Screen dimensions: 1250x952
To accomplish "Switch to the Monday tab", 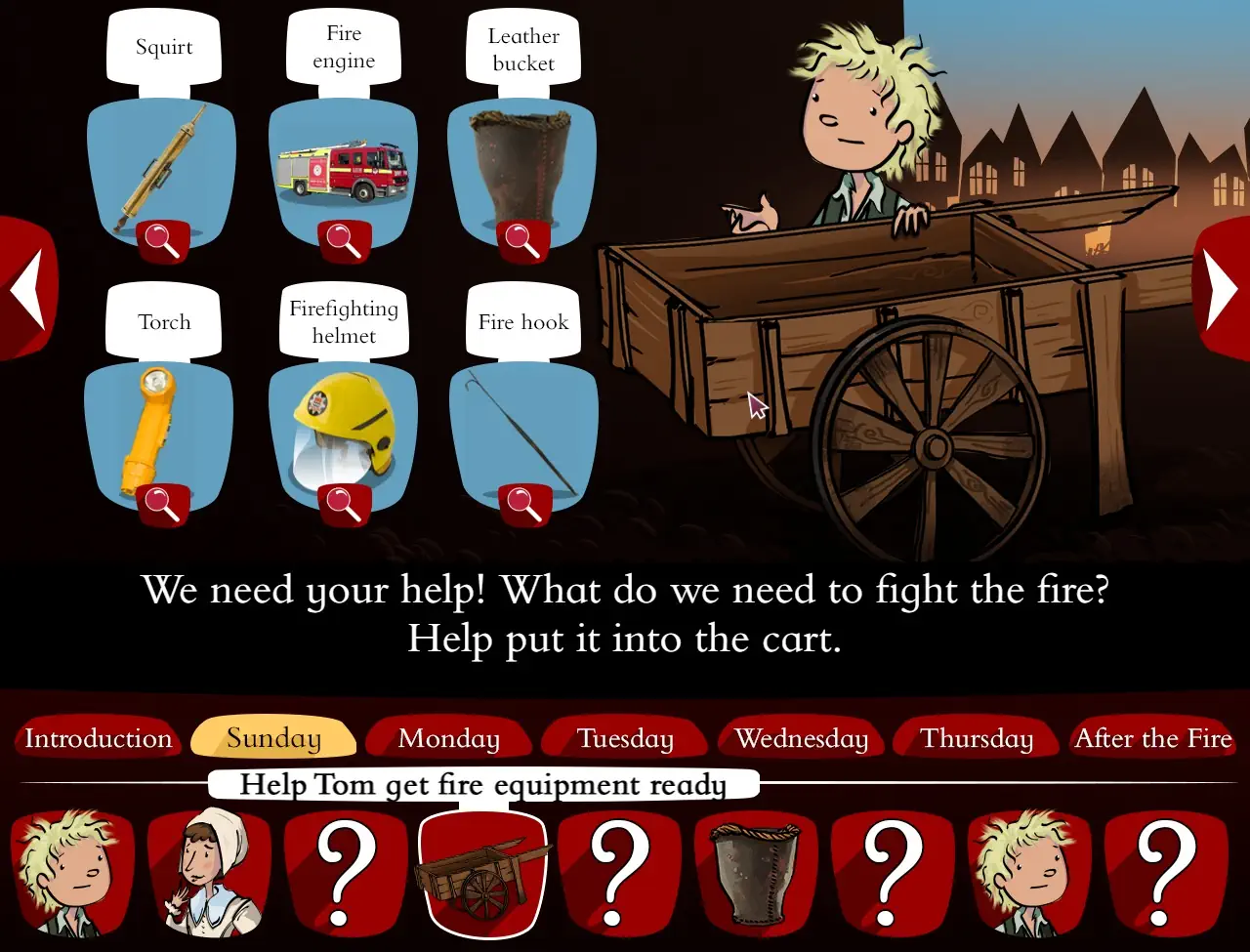I will tap(448, 739).
